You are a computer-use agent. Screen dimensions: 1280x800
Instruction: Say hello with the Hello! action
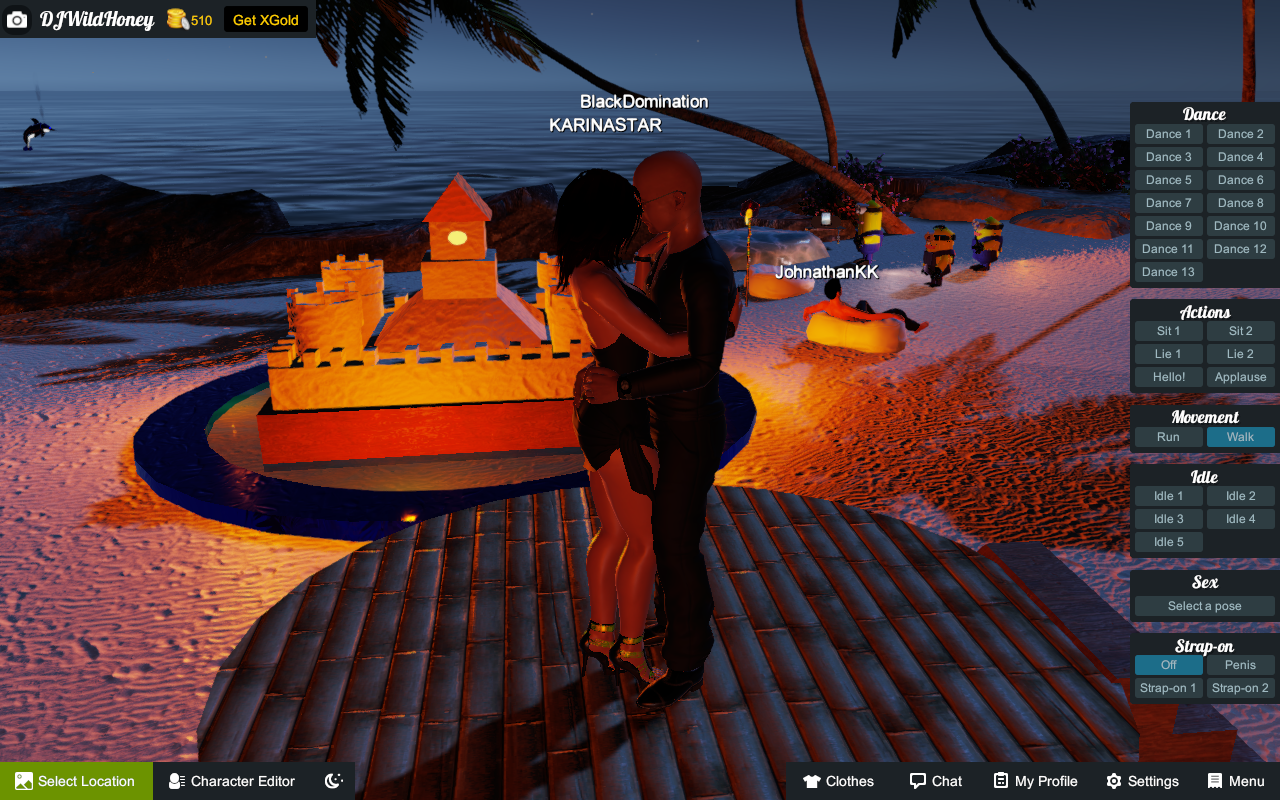1168,377
